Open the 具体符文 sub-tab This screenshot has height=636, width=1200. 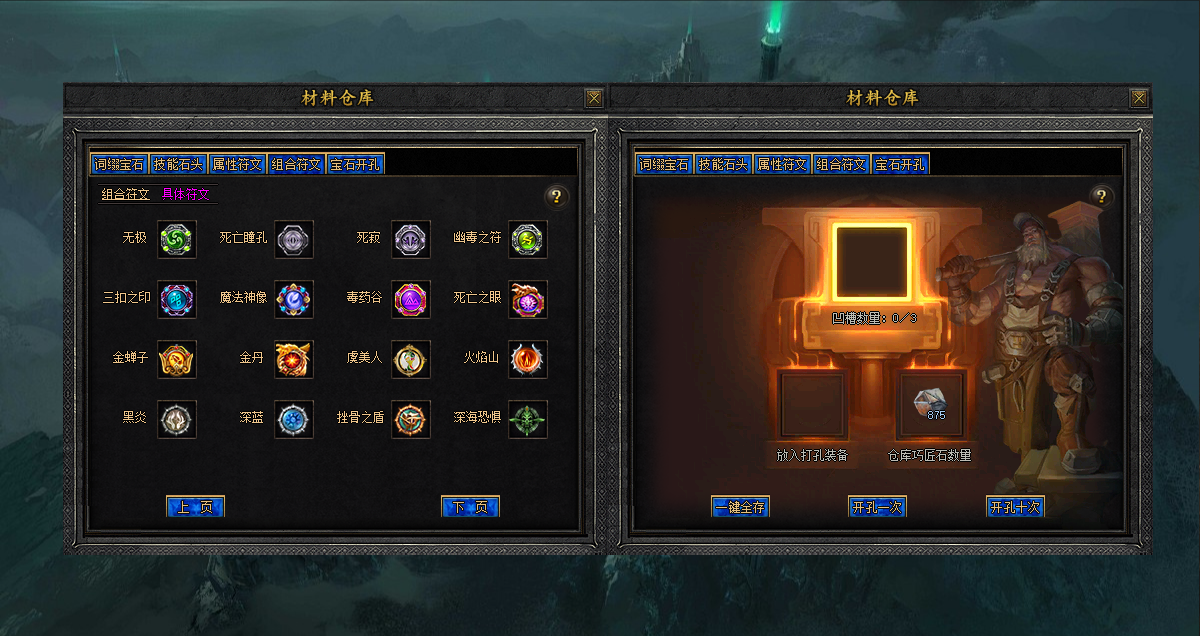click(x=186, y=195)
